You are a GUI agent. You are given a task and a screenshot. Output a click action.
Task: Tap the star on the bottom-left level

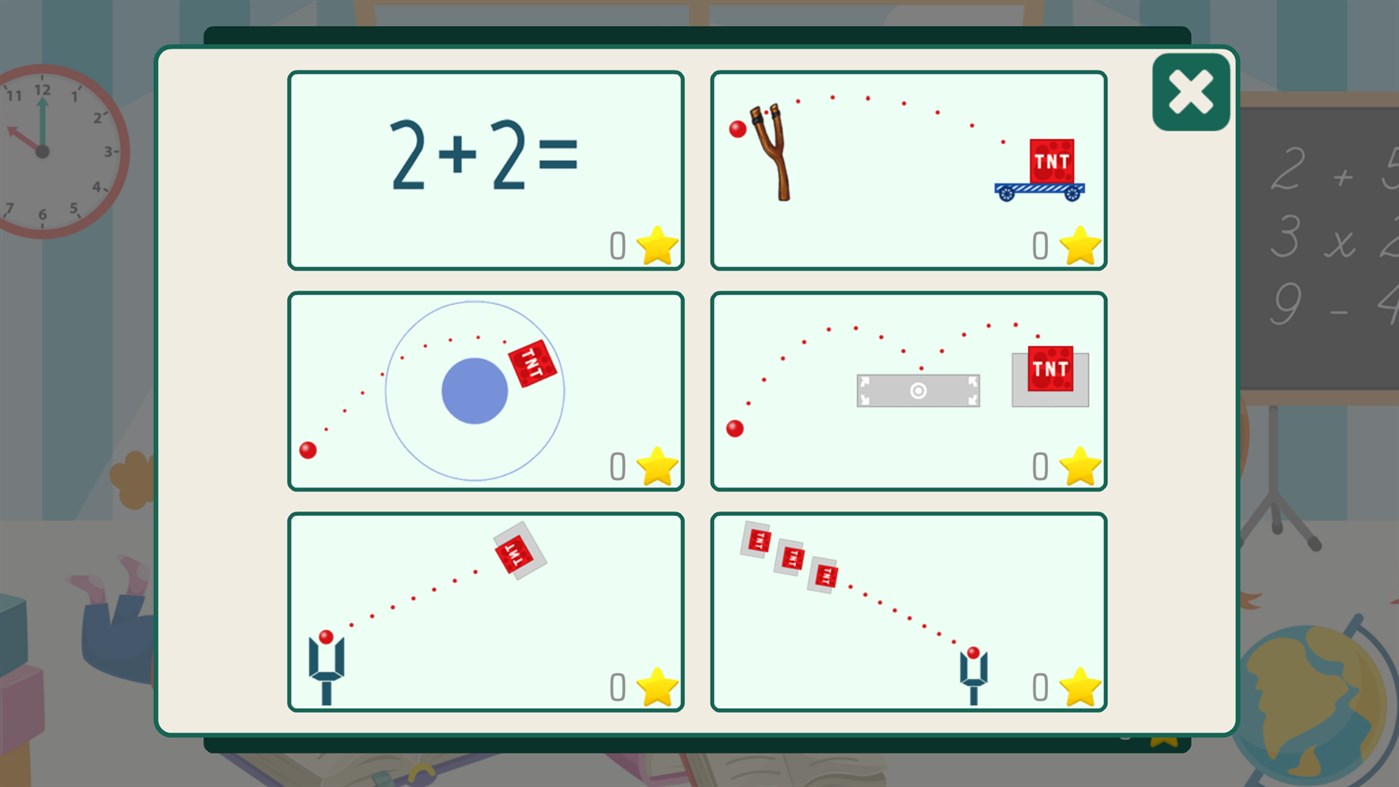[x=655, y=687]
